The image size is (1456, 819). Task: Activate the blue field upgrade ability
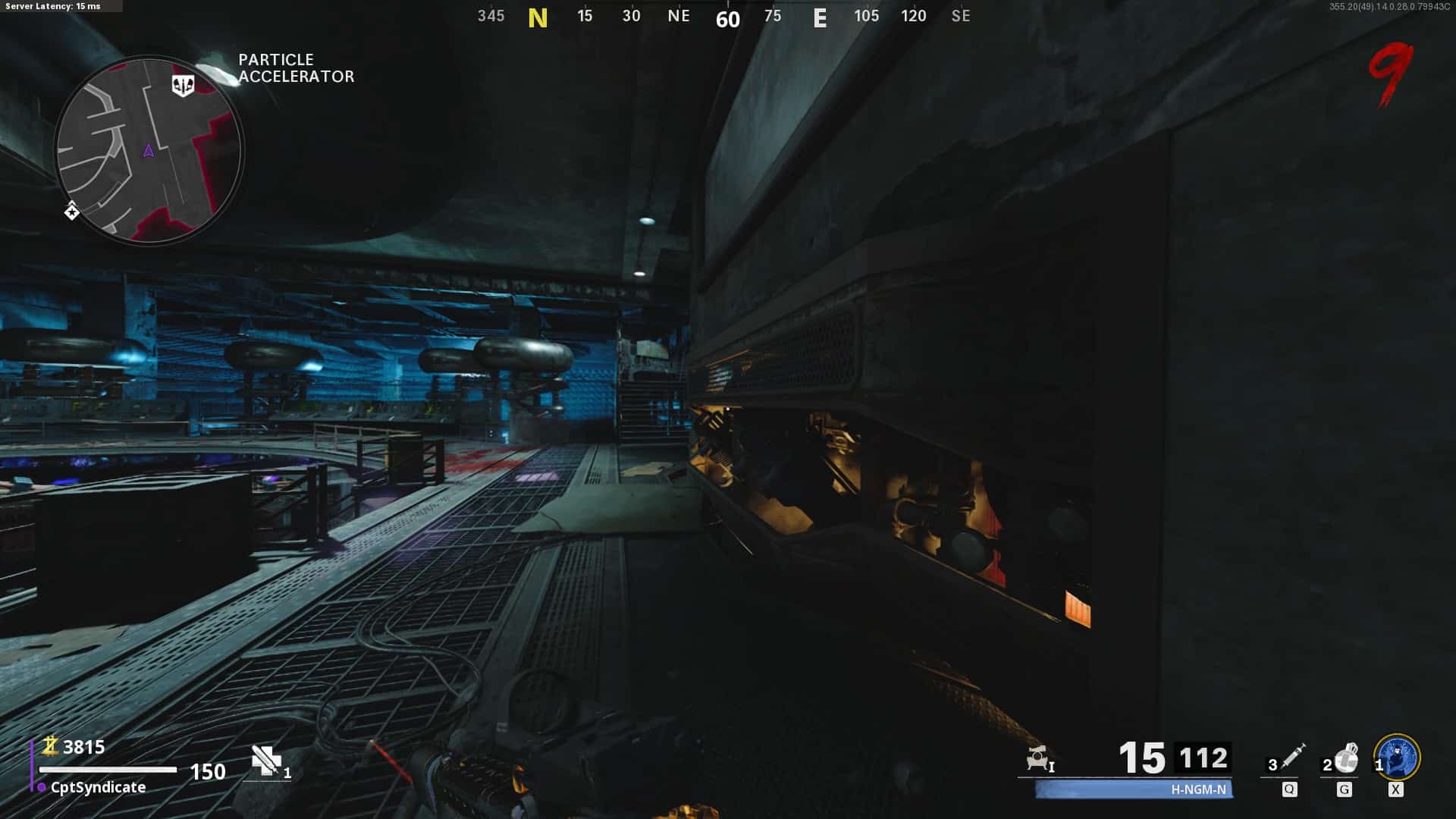pyautogui.click(x=1398, y=757)
